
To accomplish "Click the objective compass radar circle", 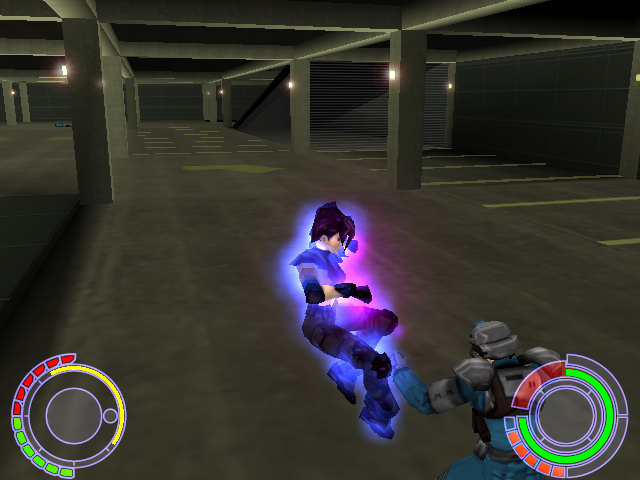I will [67, 413].
